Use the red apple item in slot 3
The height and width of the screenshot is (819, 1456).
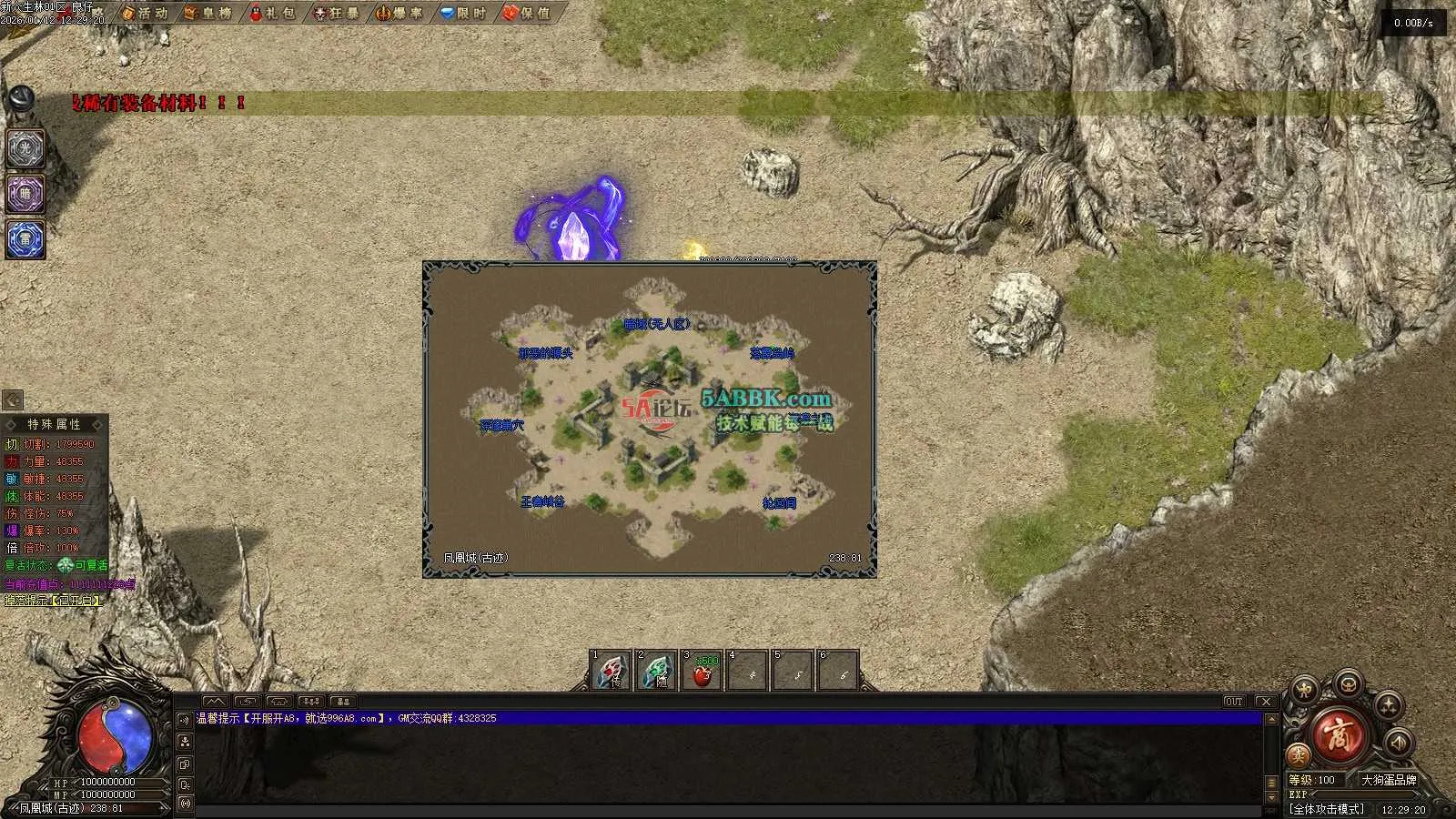pos(703,672)
